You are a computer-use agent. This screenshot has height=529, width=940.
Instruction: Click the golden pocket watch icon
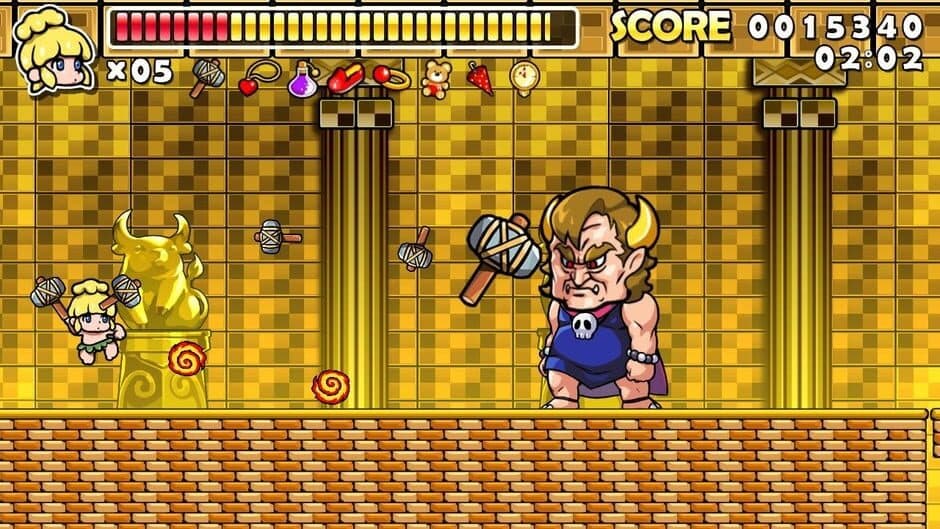pos(525,76)
